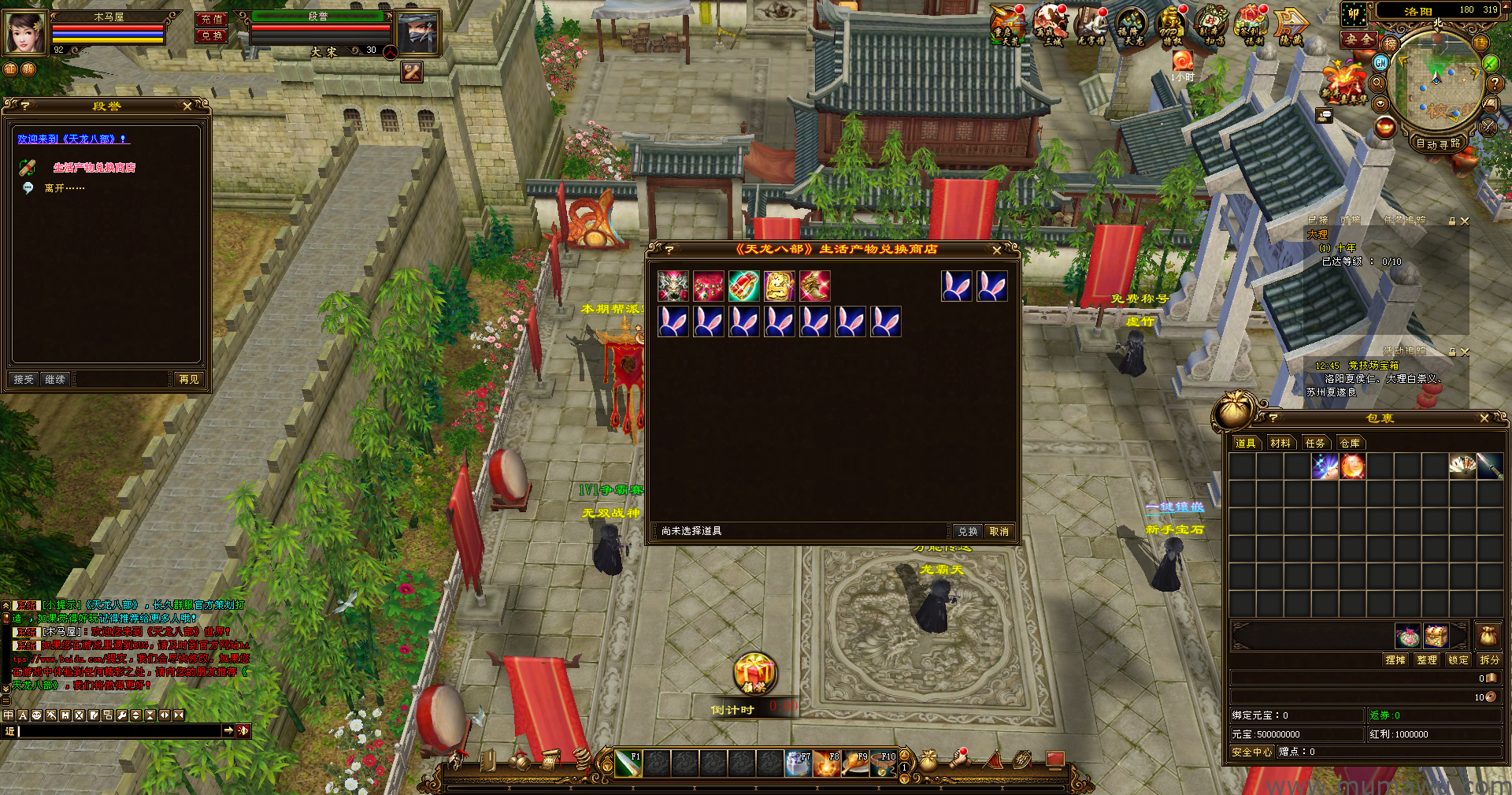The image size is (1512, 795).
Task: Click the 再见 goodbye button
Action: 189,380
